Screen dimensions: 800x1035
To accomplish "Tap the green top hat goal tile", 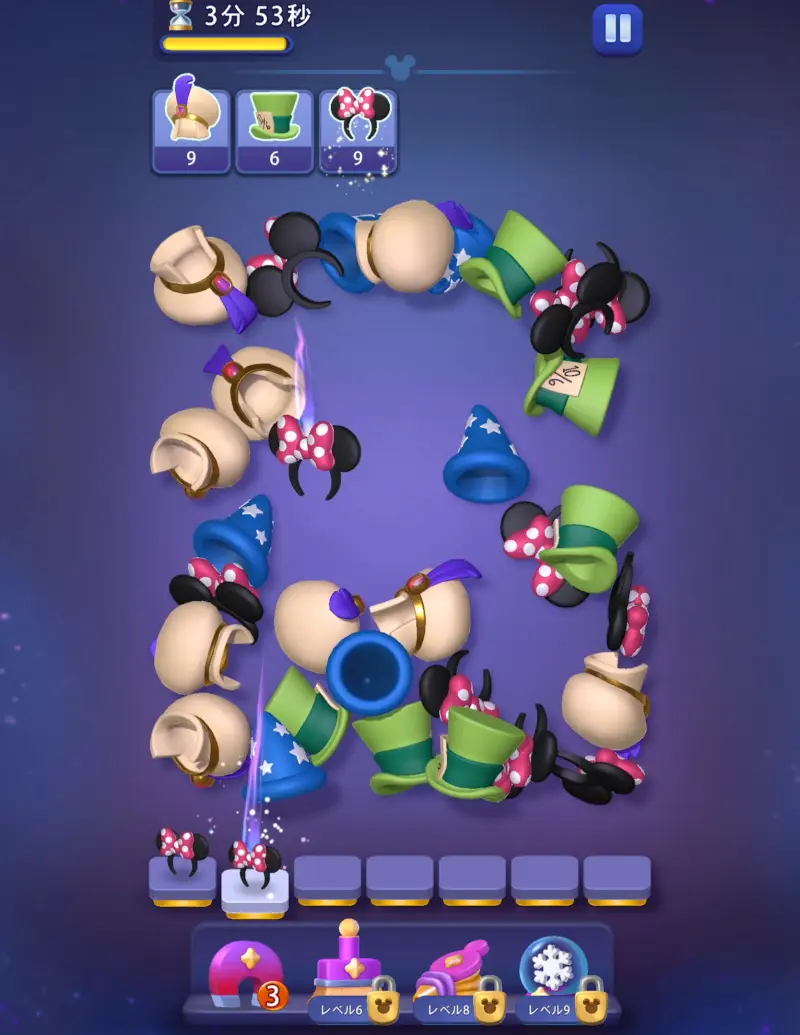I will [x=274, y=130].
